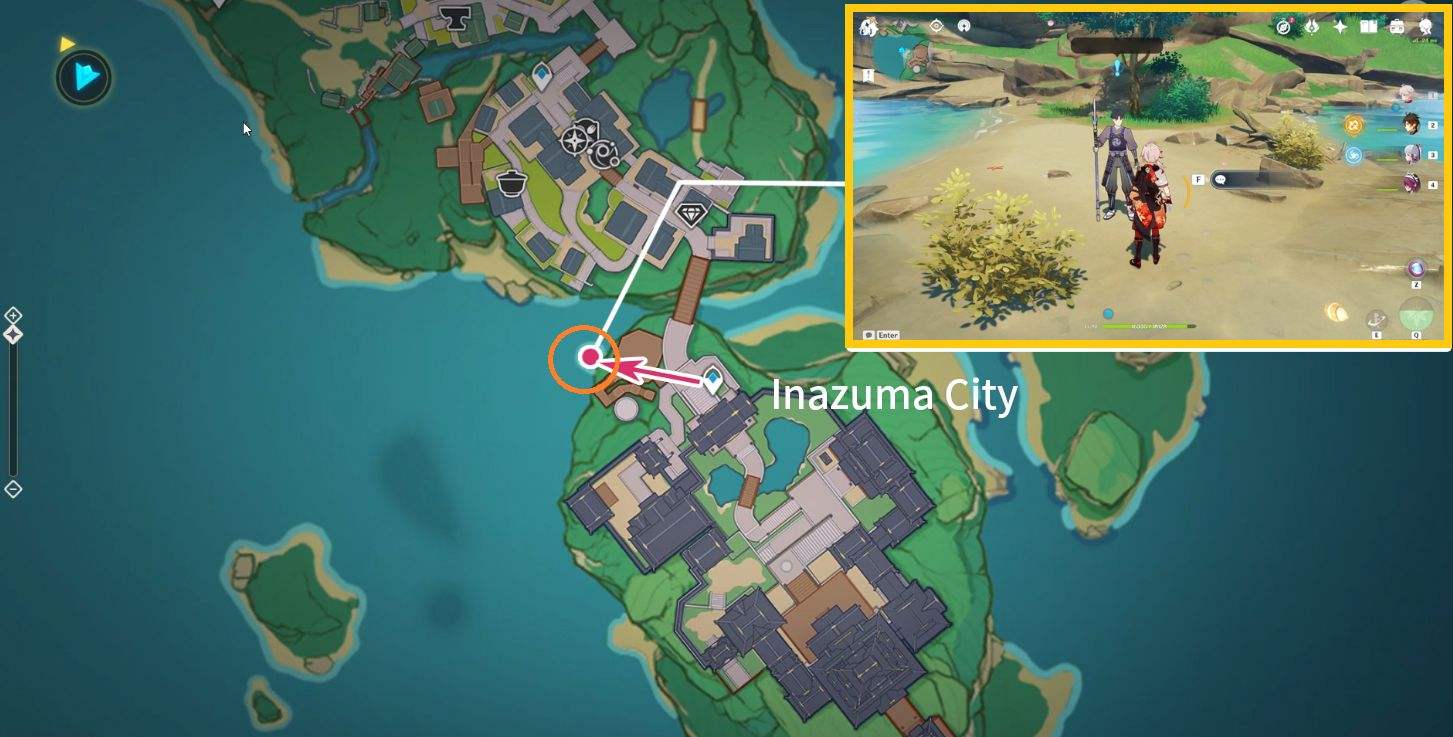Image resolution: width=1453 pixels, height=737 pixels.
Task: Open the Adventure Handbook compass icon
Action: click(x=1283, y=27)
